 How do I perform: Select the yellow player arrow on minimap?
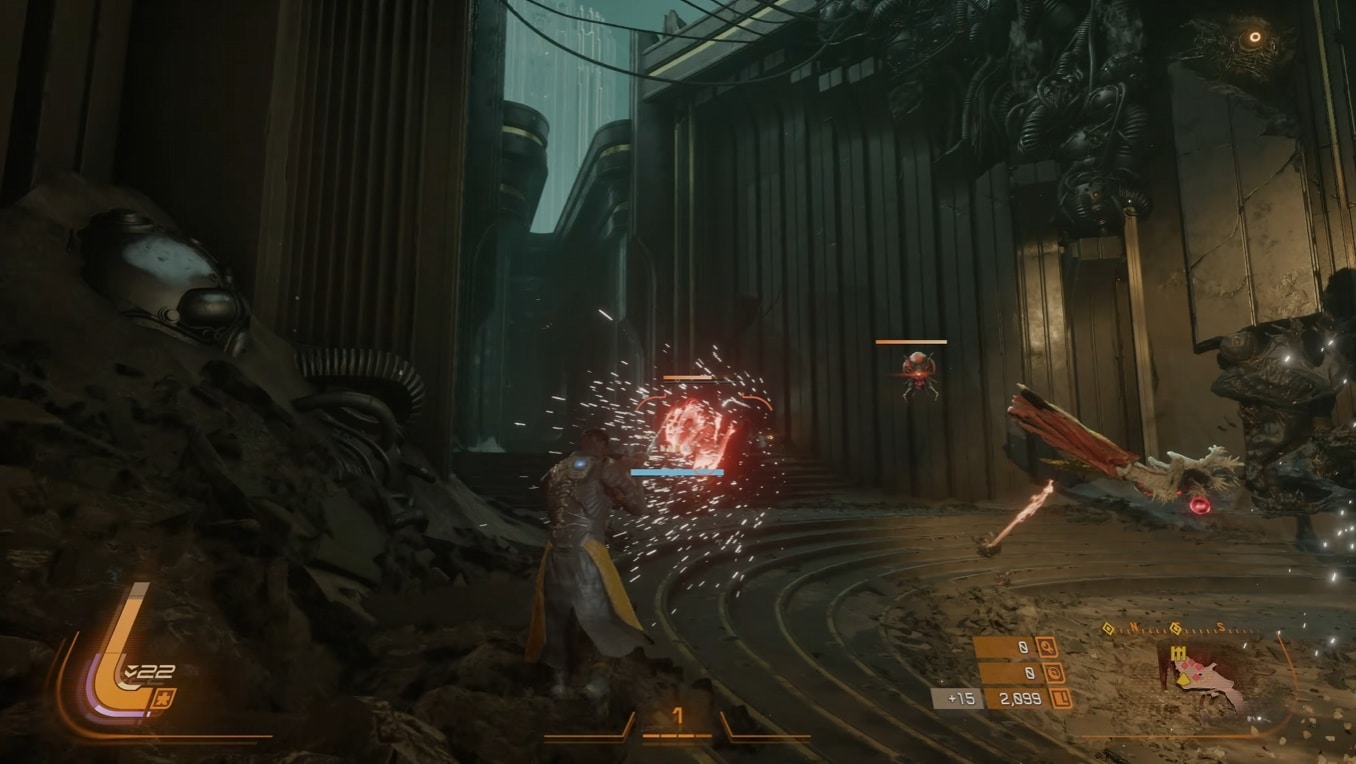(x=1182, y=680)
